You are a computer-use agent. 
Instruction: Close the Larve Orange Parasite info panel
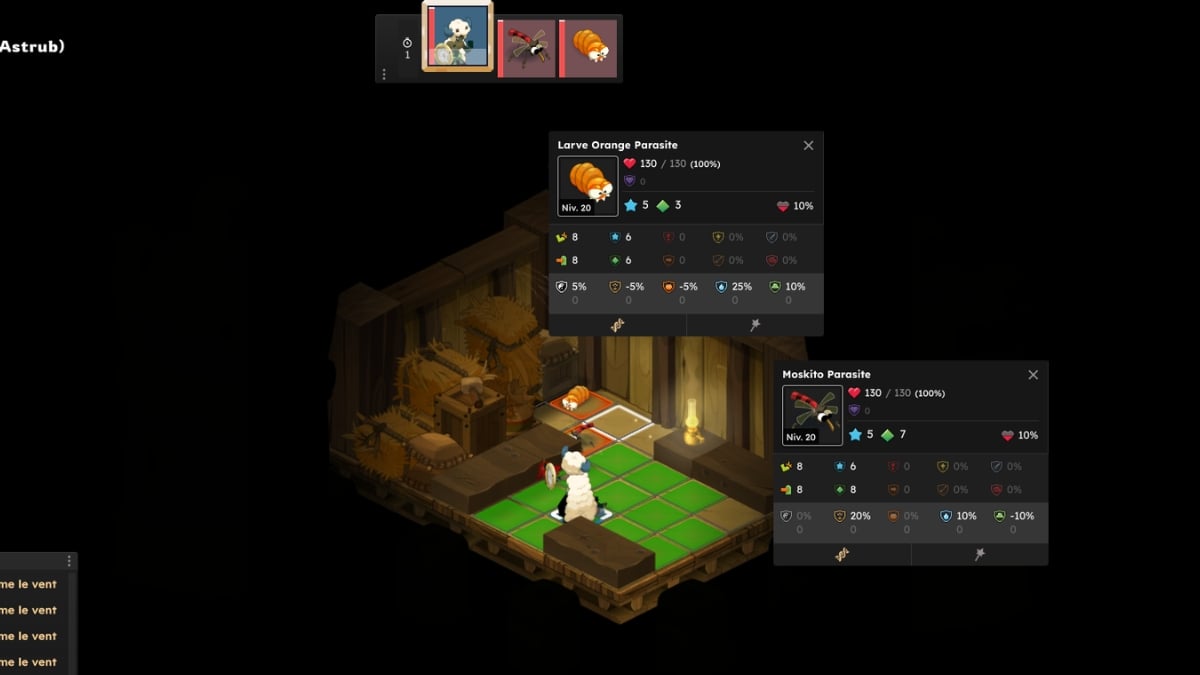pos(808,146)
